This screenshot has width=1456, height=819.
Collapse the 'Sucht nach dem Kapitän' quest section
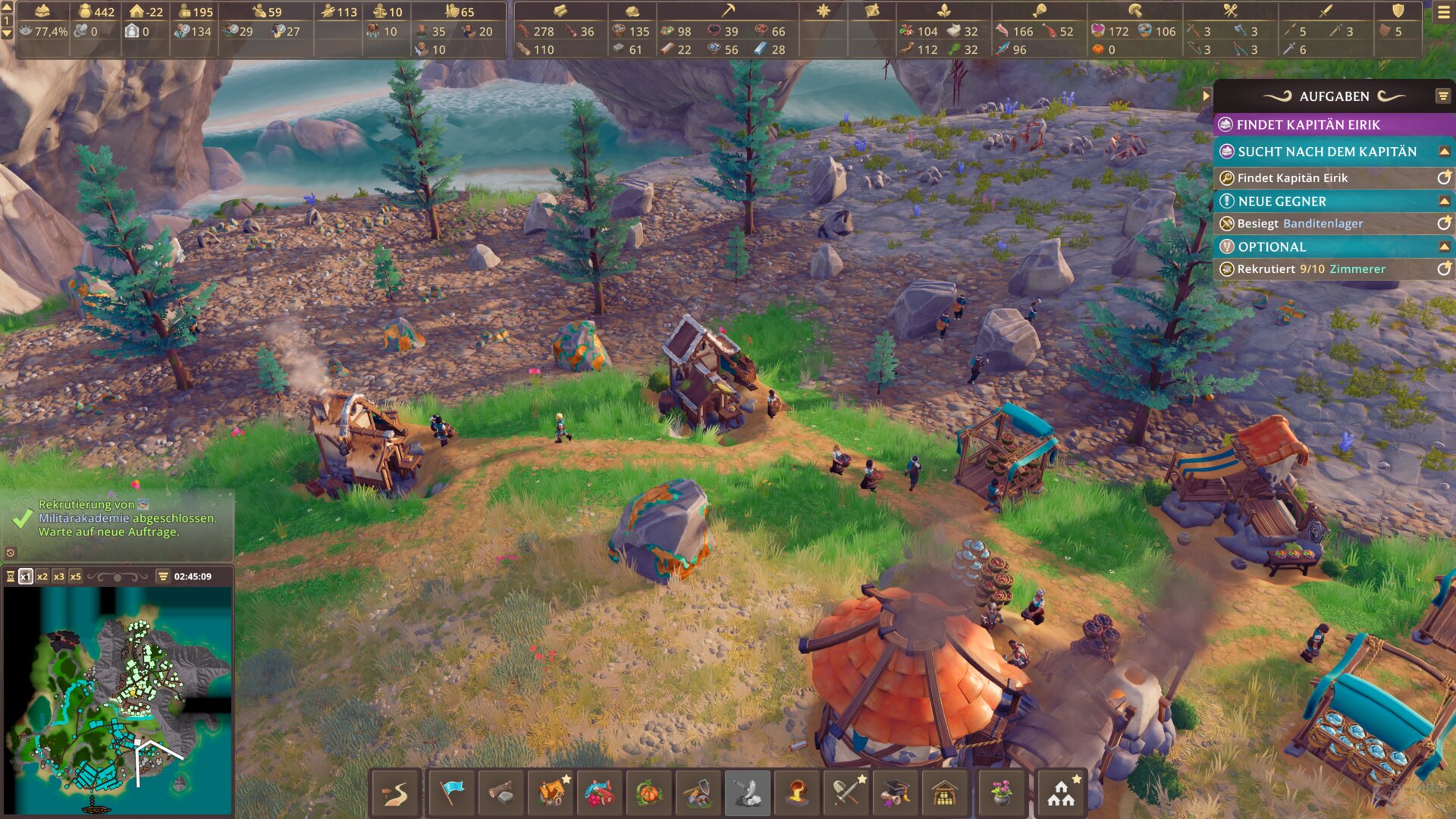click(1444, 152)
